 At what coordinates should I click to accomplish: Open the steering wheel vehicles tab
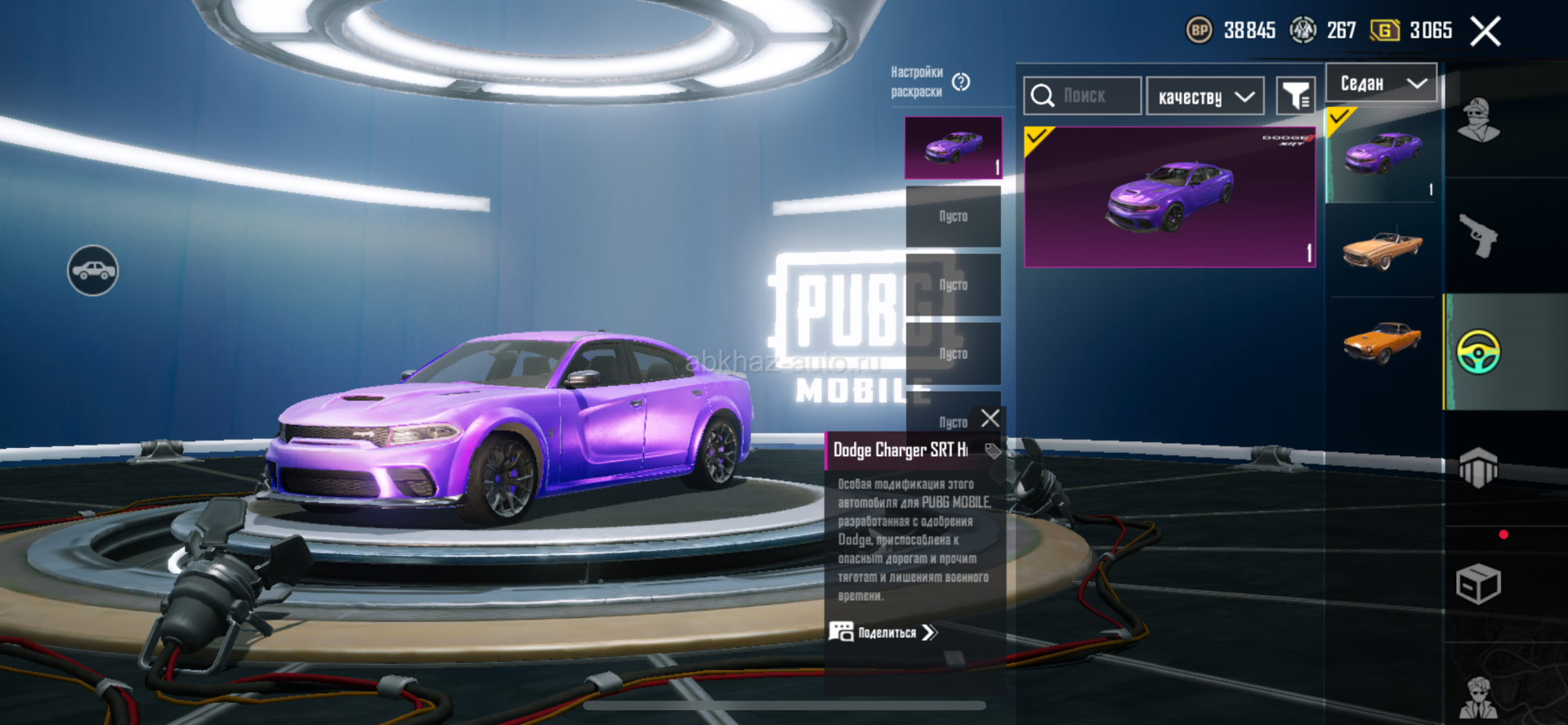click(1479, 352)
